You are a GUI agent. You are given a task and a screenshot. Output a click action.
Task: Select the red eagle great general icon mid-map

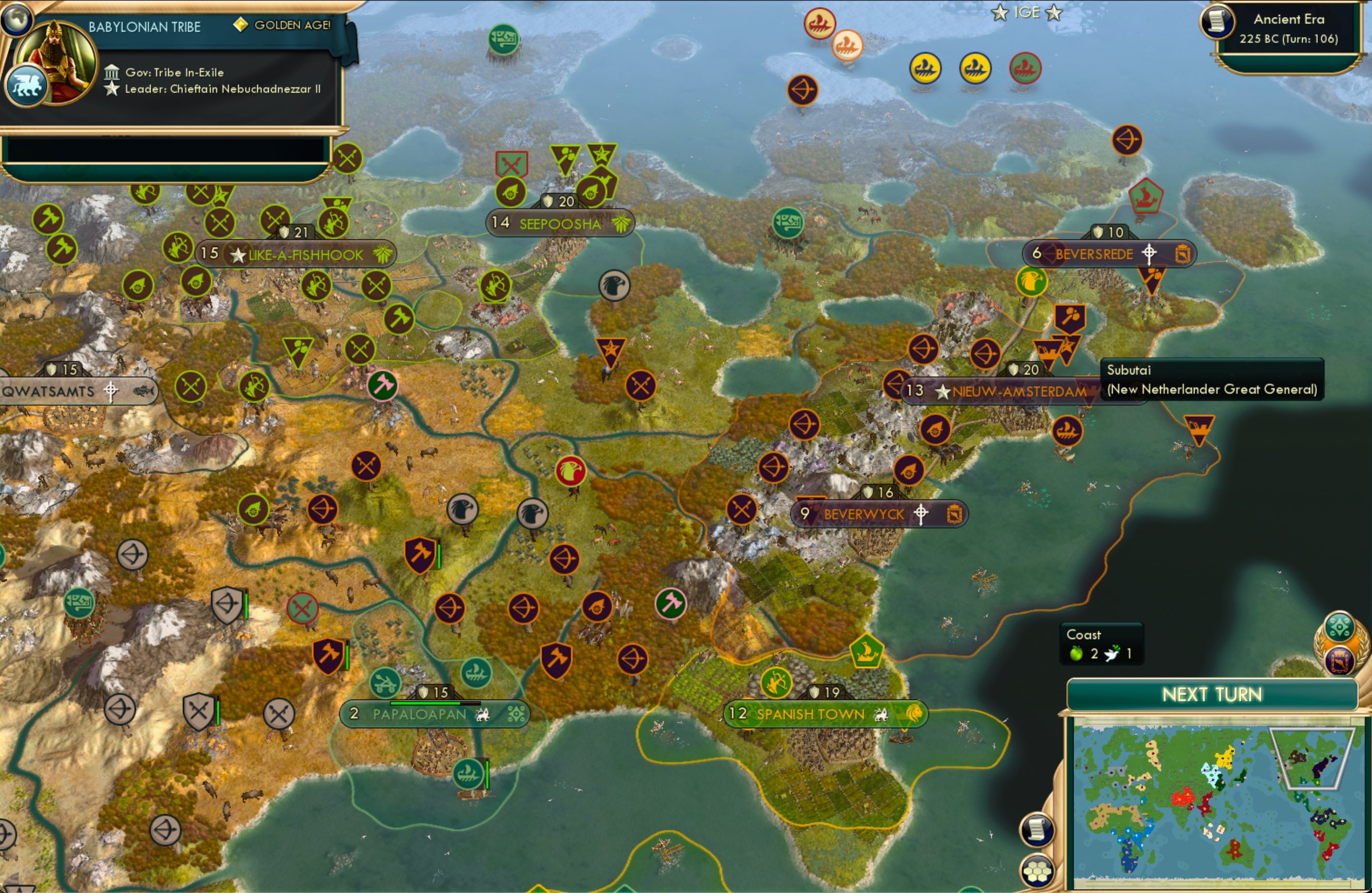(x=571, y=470)
